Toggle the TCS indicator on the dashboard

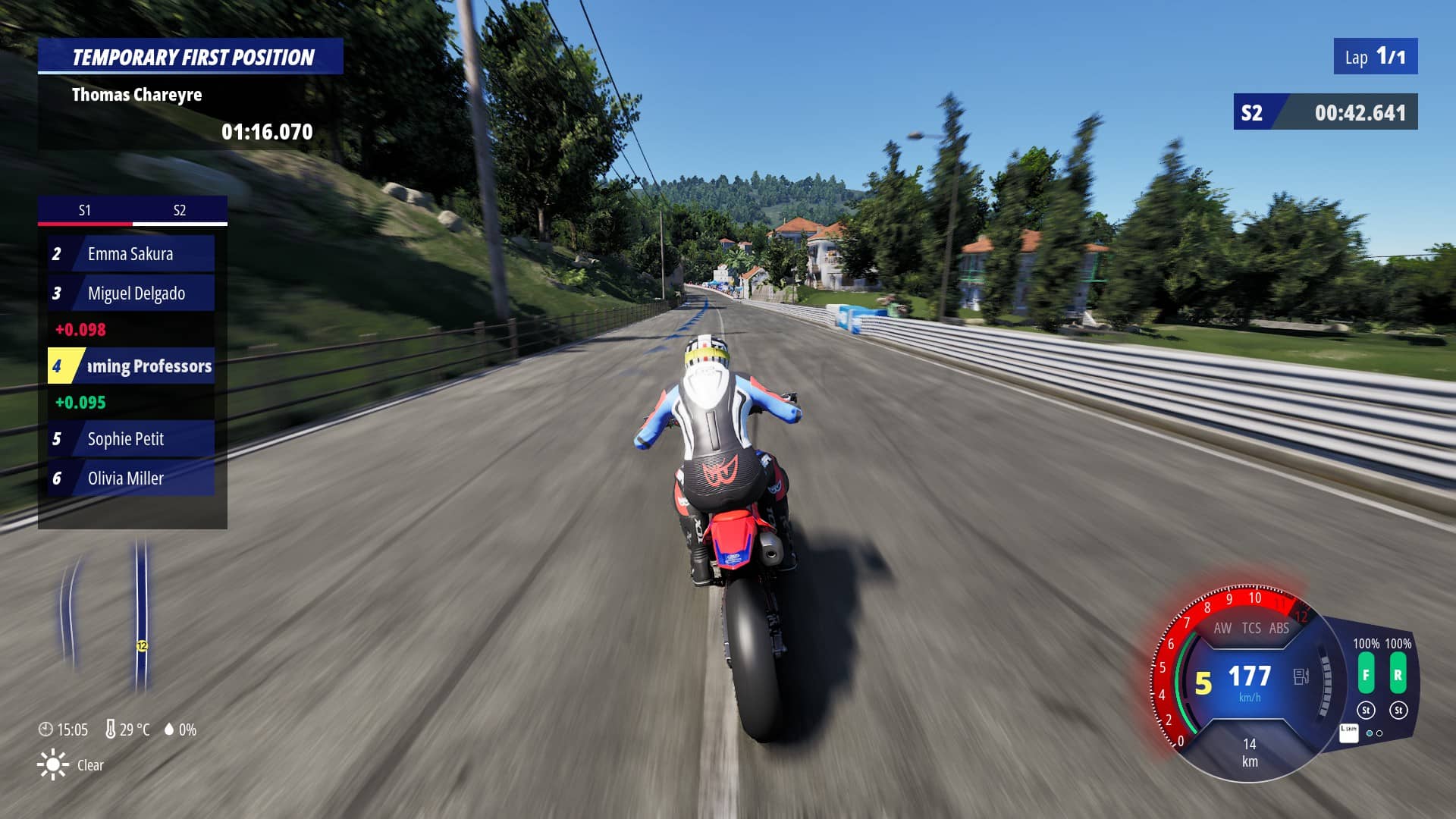click(1251, 628)
